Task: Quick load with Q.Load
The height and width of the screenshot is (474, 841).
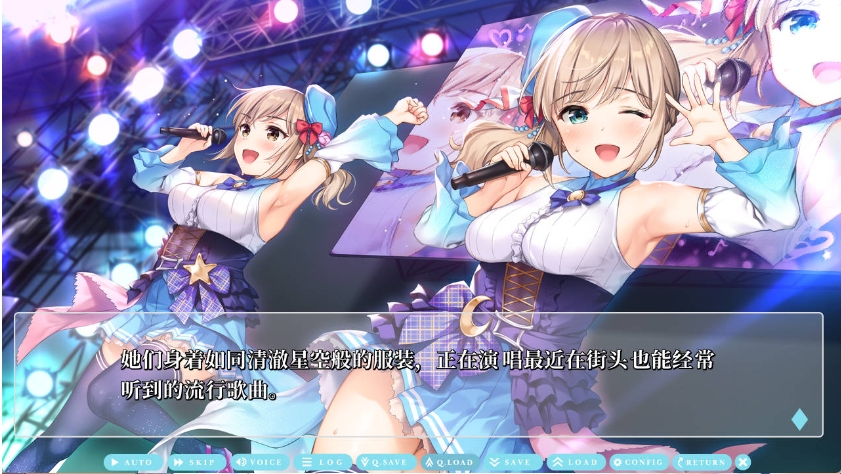Action: tap(449, 462)
